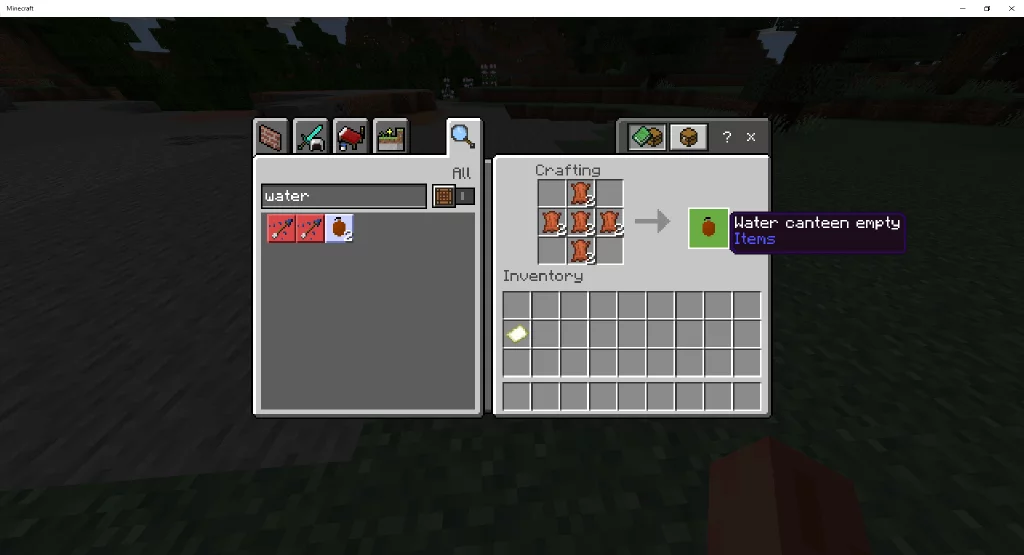Take the Water canteen from the output slot

[x=708, y=228]
